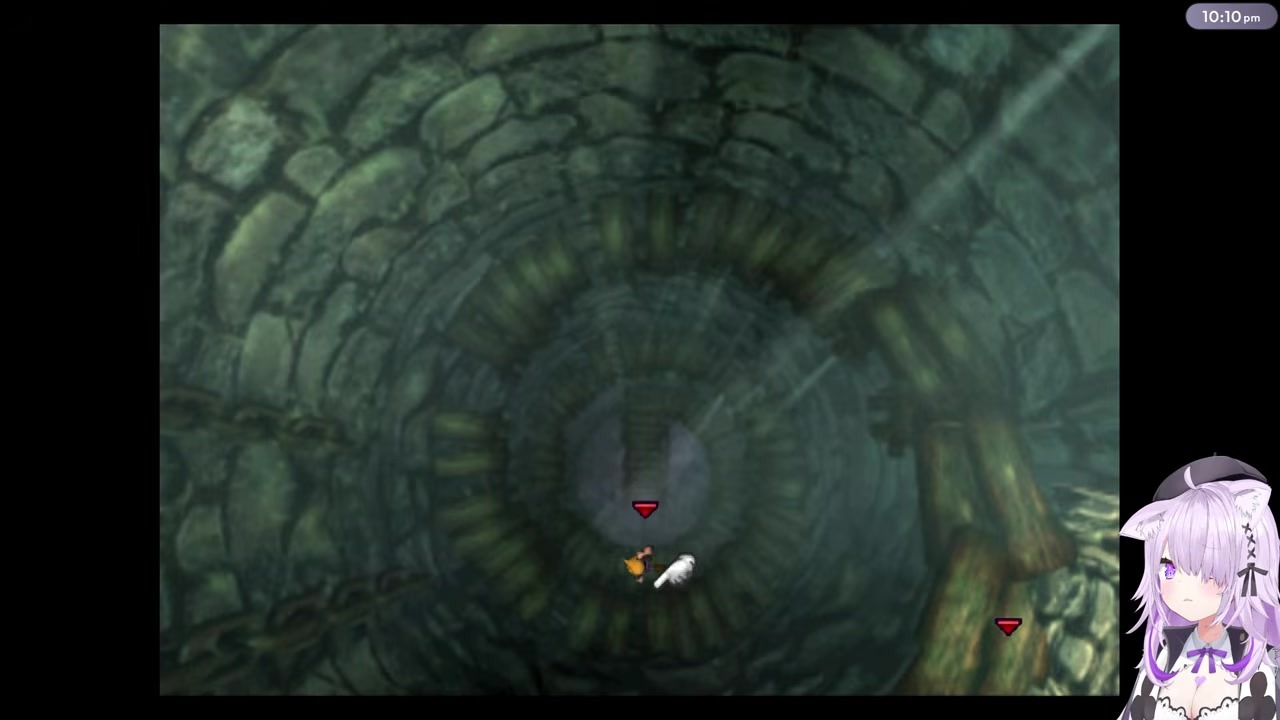The width and height of the screenshot is (1280, 720).
Task: Click the red marker above the character
Action: point(645,510)
